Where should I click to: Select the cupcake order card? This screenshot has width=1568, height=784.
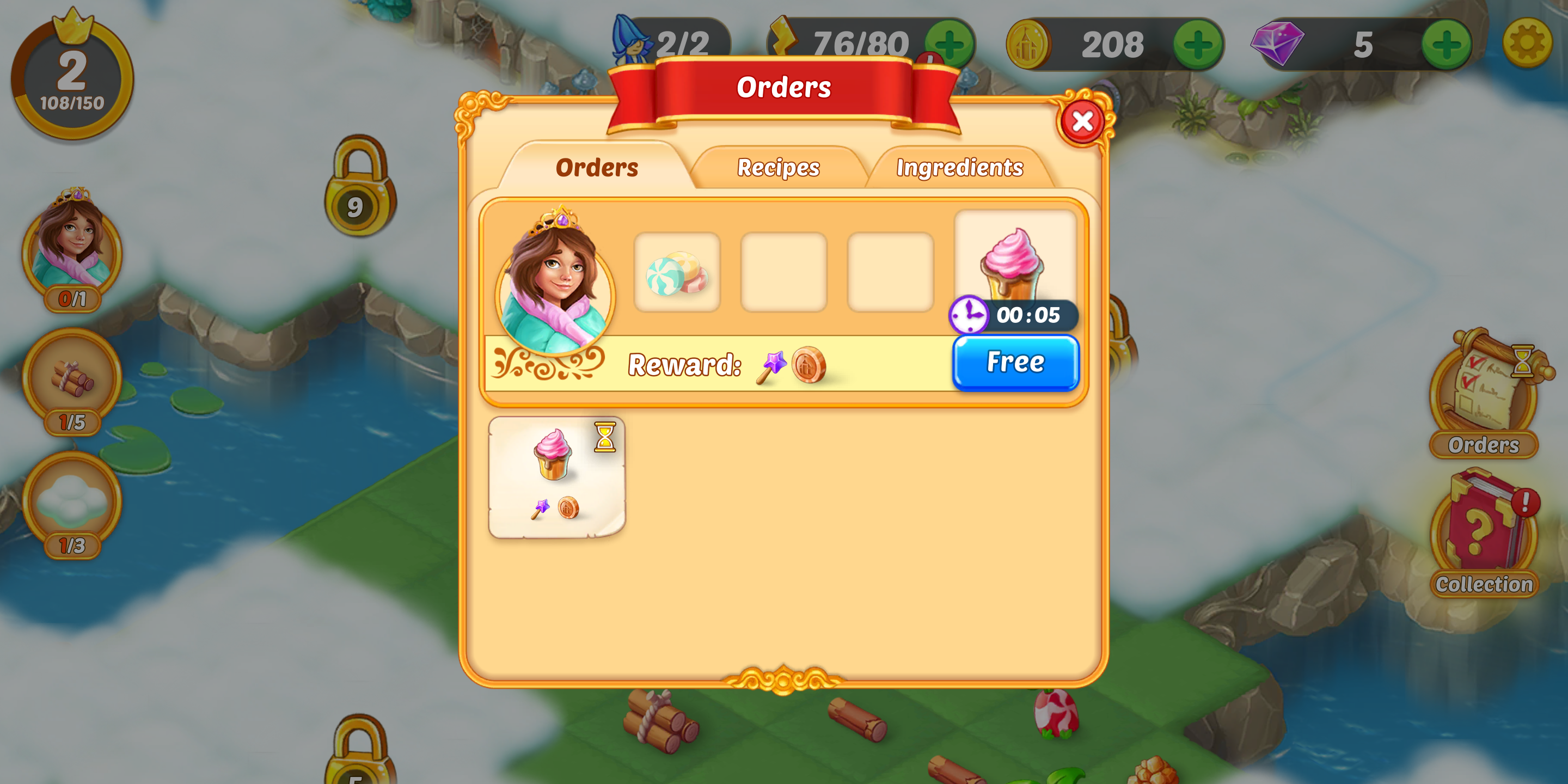click(x=556, y=476)
